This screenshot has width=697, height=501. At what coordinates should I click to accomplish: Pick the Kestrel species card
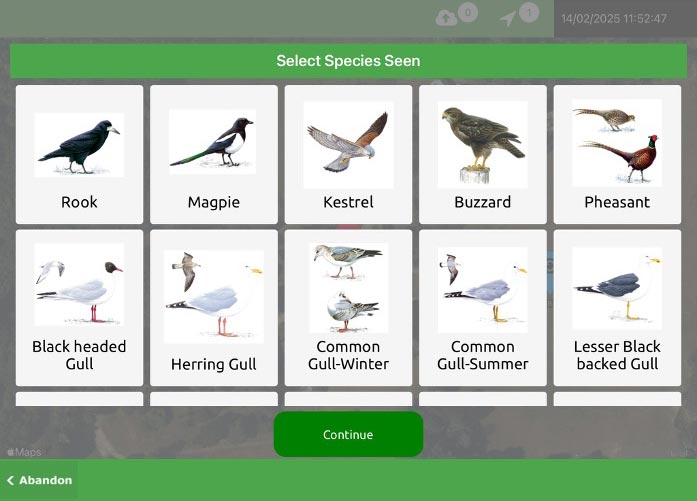point(348,154)
